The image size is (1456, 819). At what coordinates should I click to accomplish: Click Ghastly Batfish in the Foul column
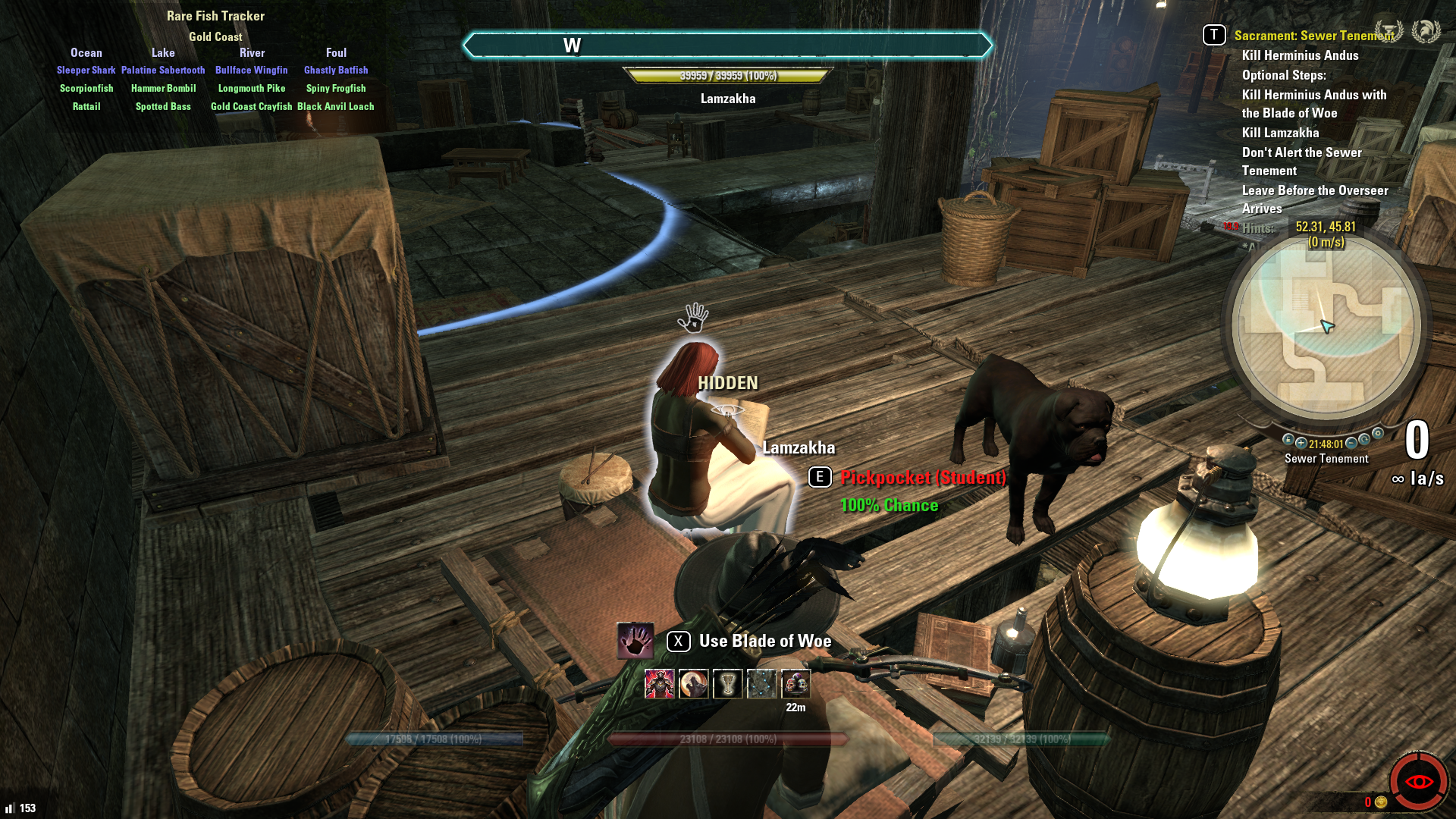click(336, 71)
